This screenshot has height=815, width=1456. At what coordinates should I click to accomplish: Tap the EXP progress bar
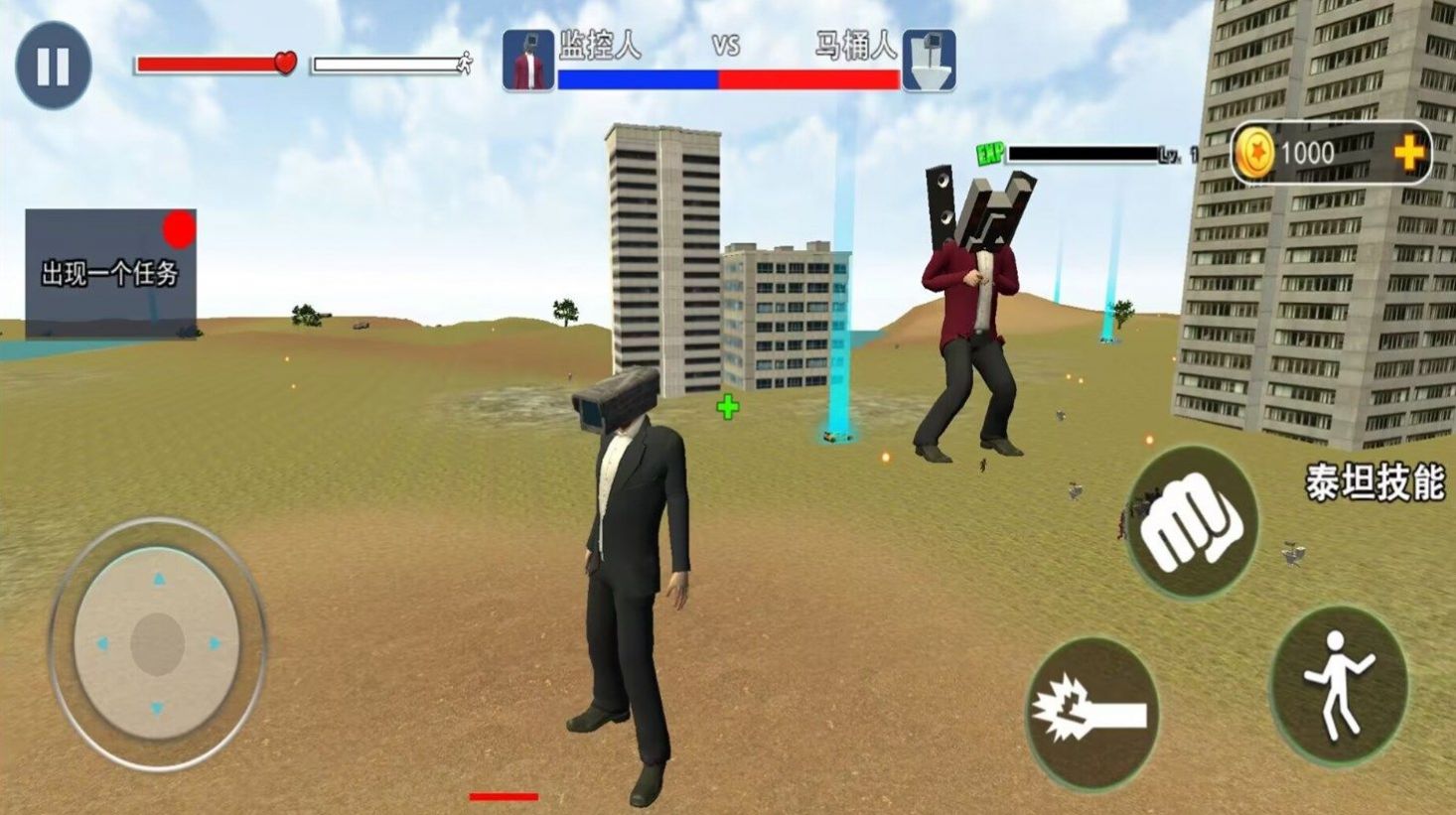(x=1083, y=152)
